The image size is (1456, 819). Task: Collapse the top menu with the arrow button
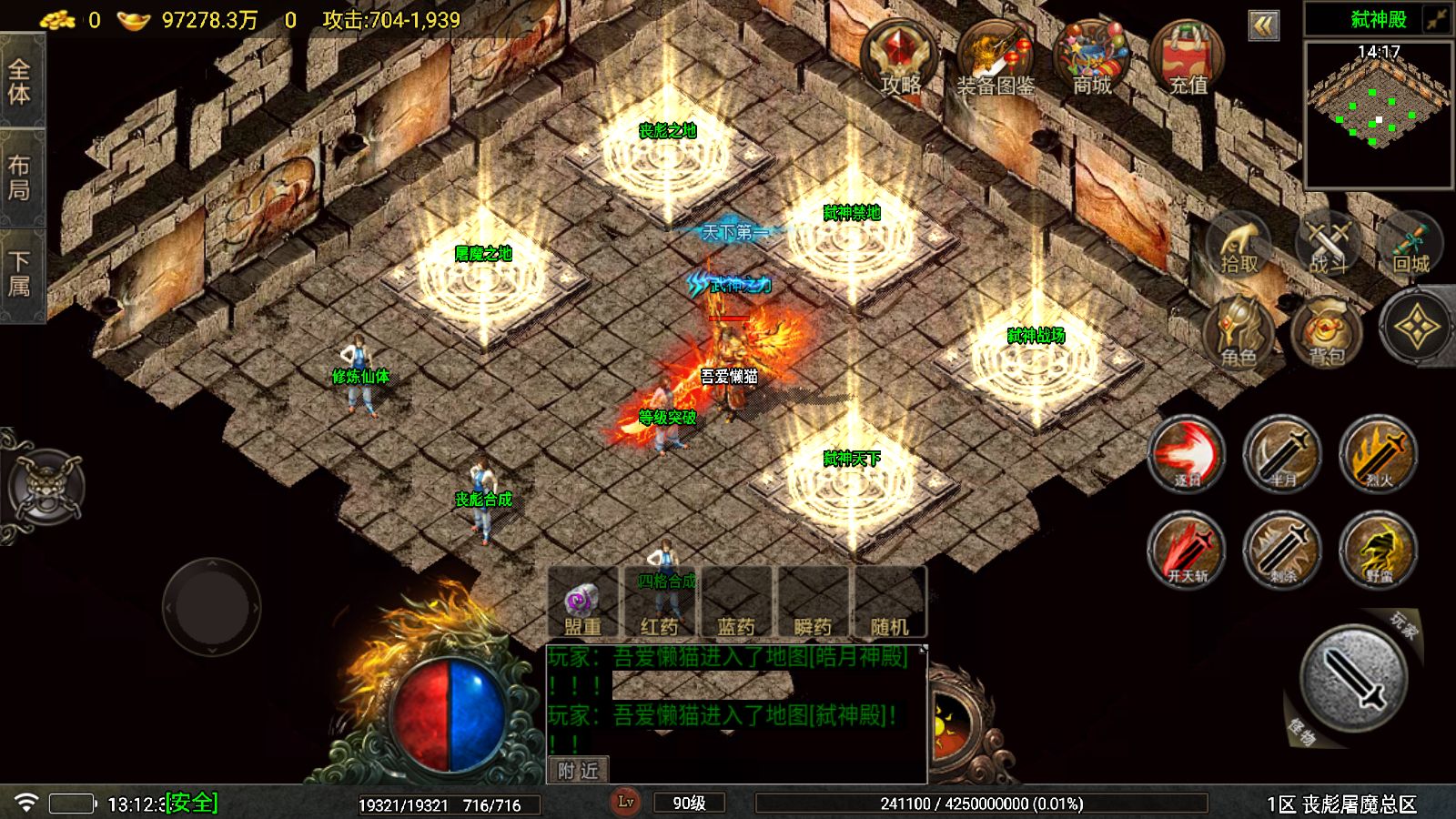tap(1263, 25)
